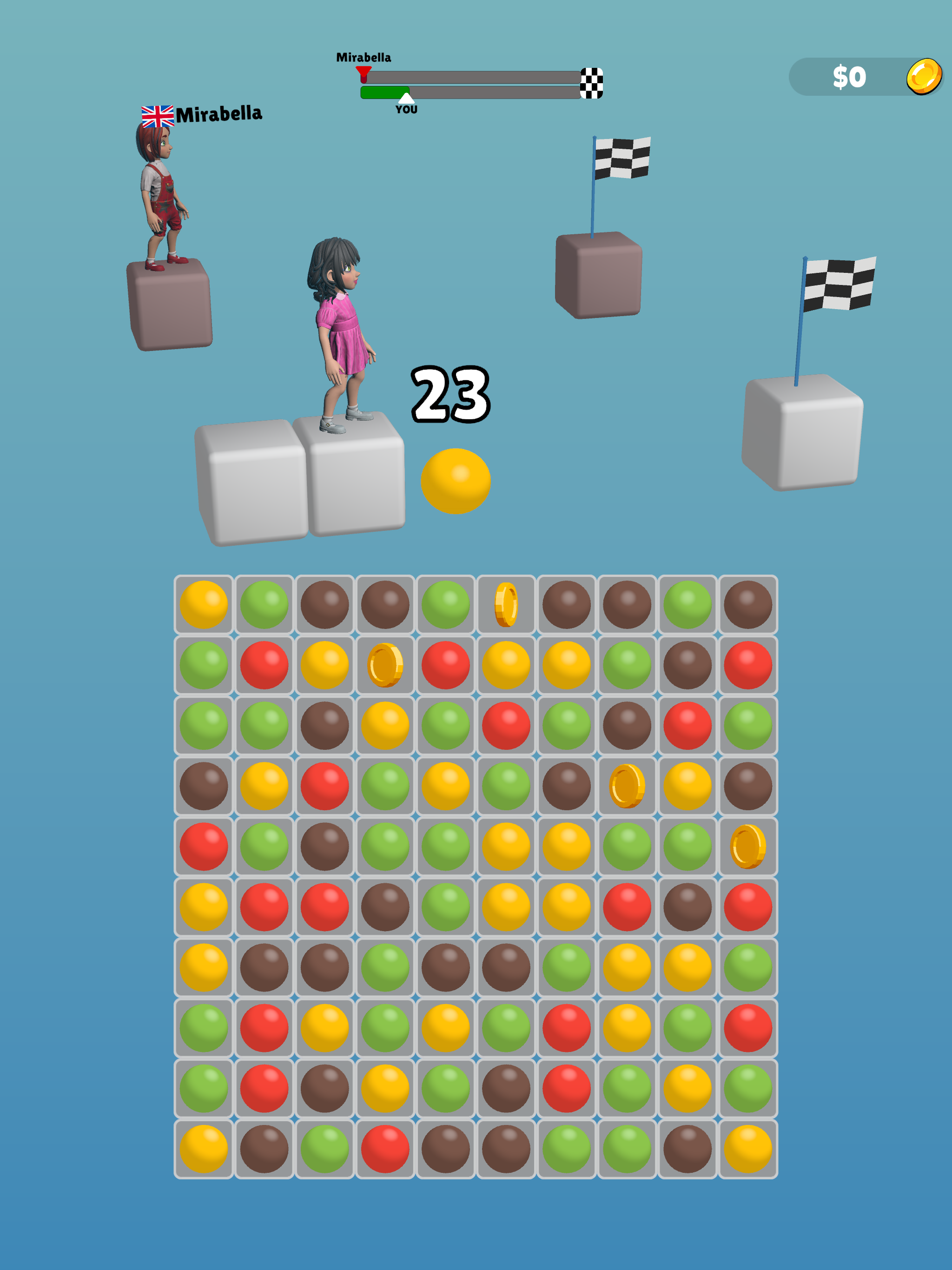Image resolution: width=952 pixels, height=1270 pixels.
Task: Tap the Mirabella label above the progress bar
Action: pyautogui.click(x=364, y=57)
